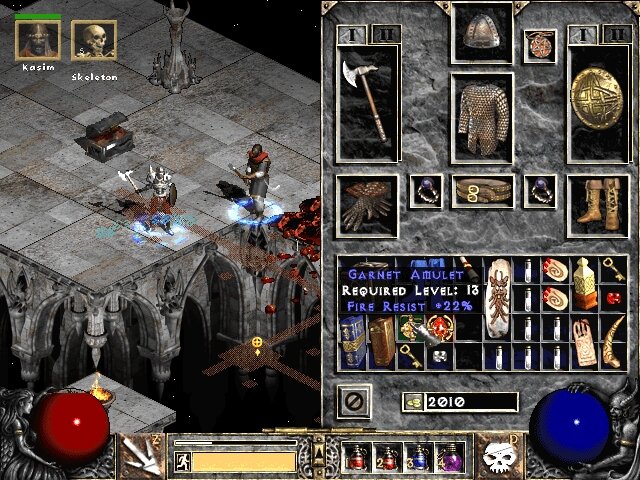Viewport: 640px width, 480px height.
Task: Select the equipped belt slot
Action: click(482, 191)
